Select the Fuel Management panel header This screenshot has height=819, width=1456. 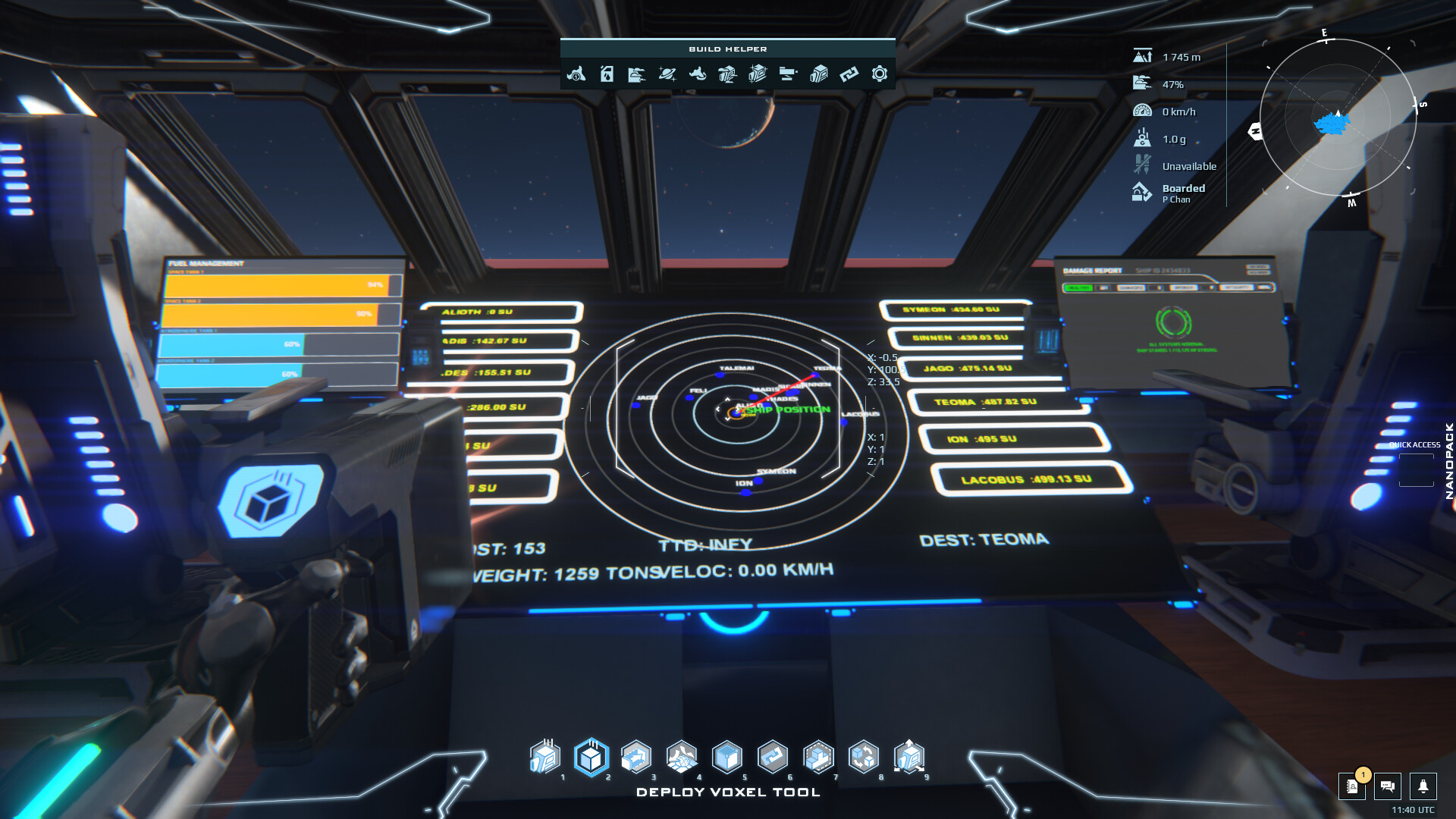click(x=205, y=263)
